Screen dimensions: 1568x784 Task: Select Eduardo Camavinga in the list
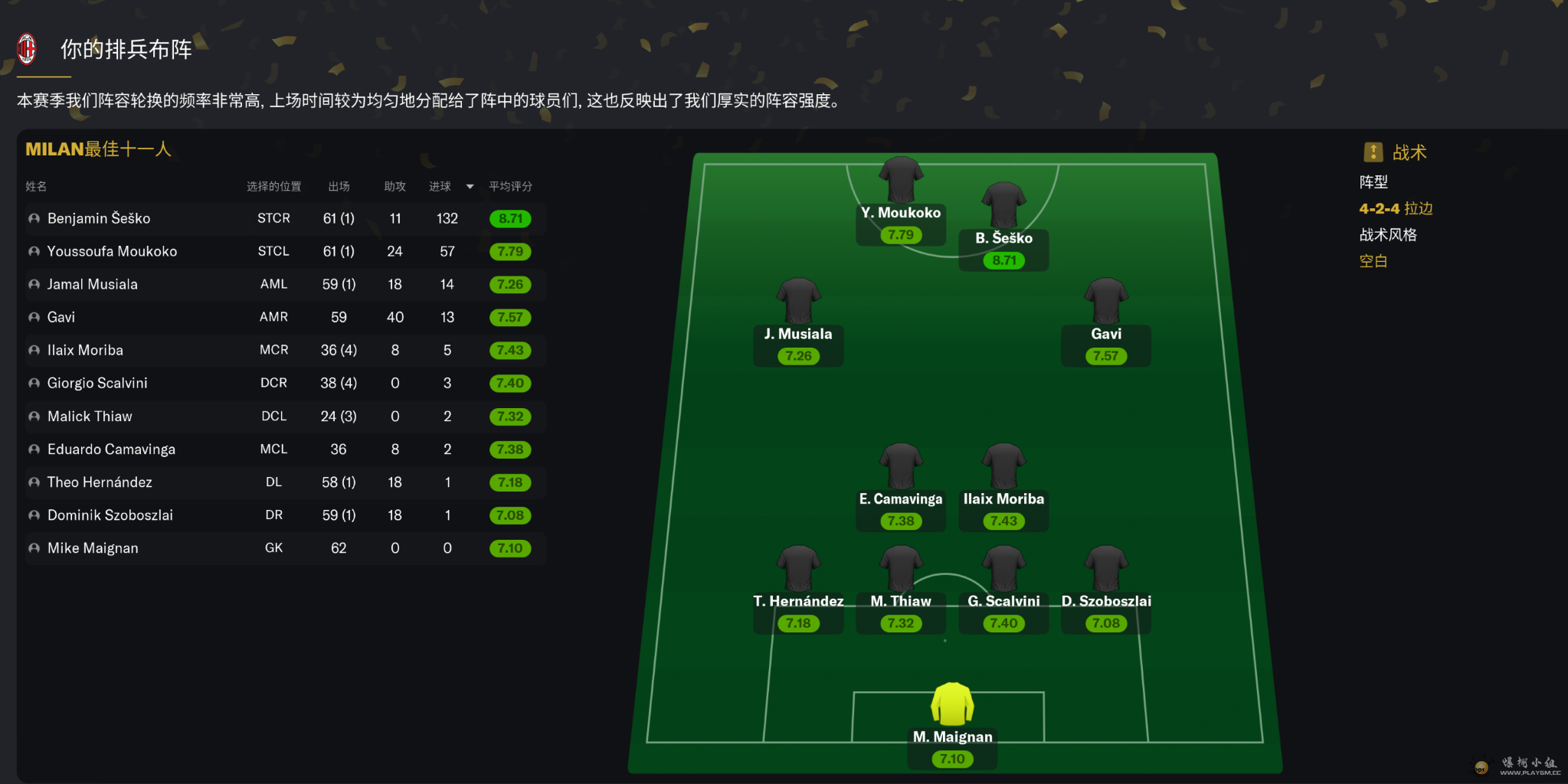(111, 449)
